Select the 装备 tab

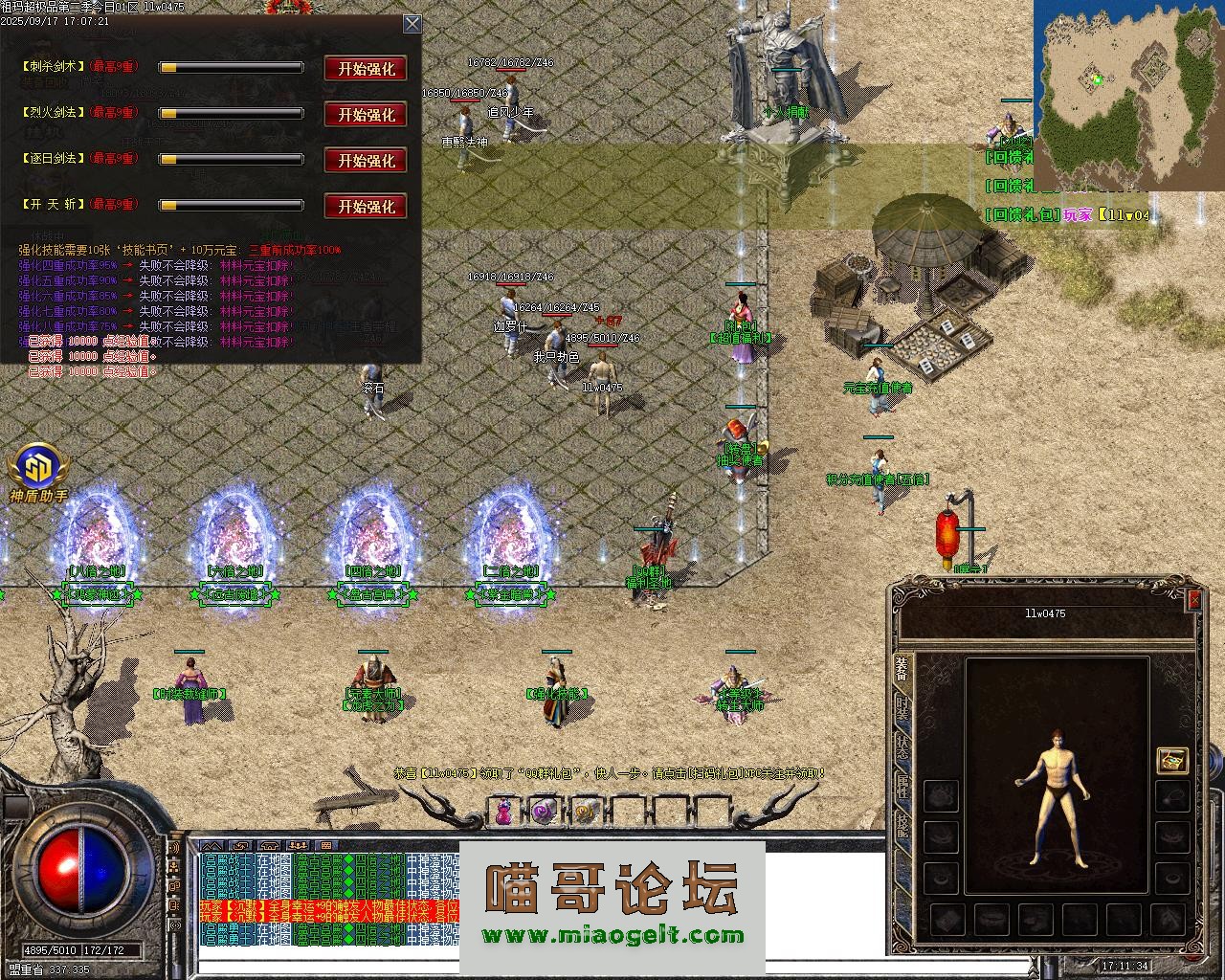pos(902,668)
